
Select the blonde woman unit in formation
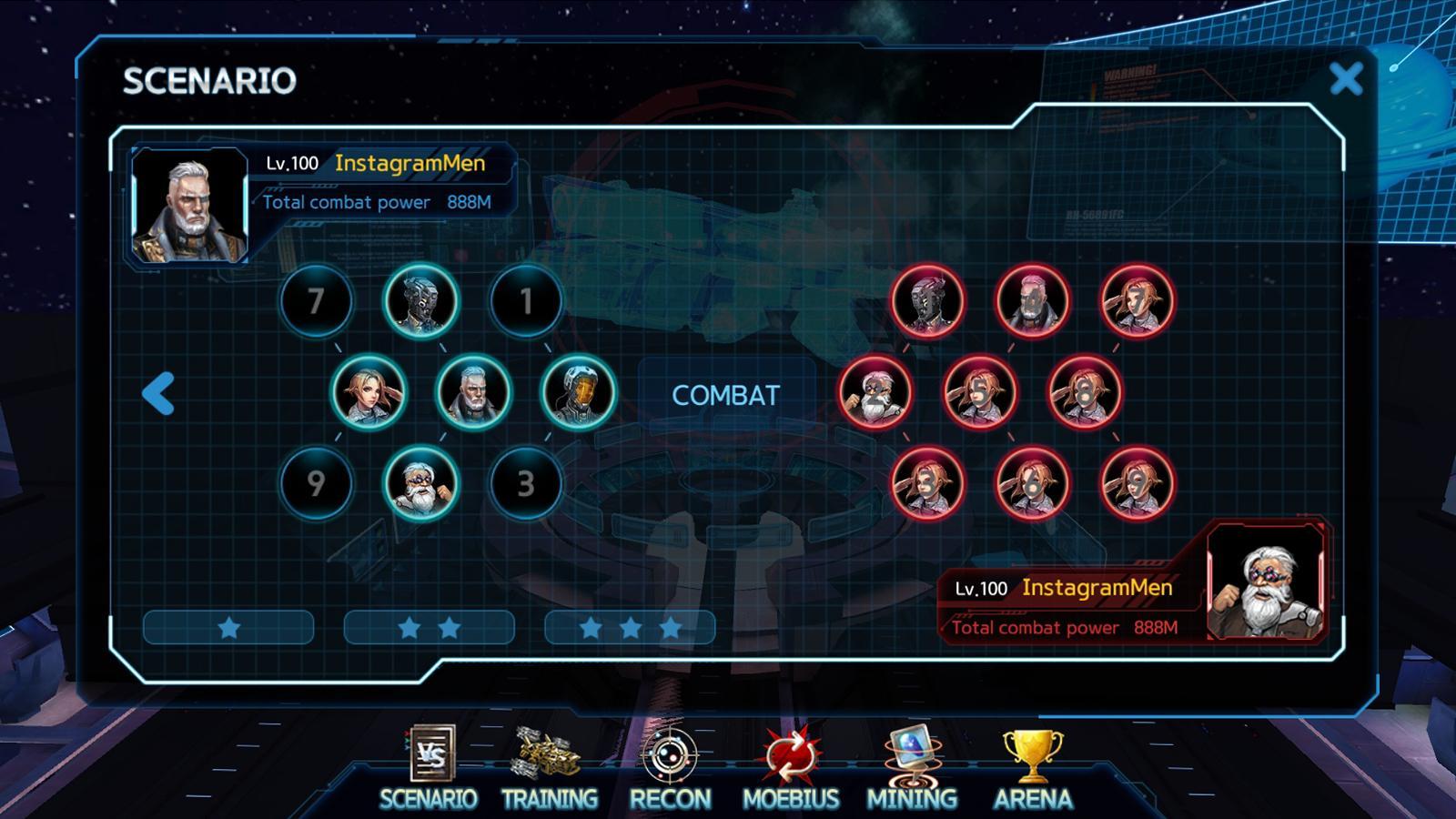click(x=369, y=392)
